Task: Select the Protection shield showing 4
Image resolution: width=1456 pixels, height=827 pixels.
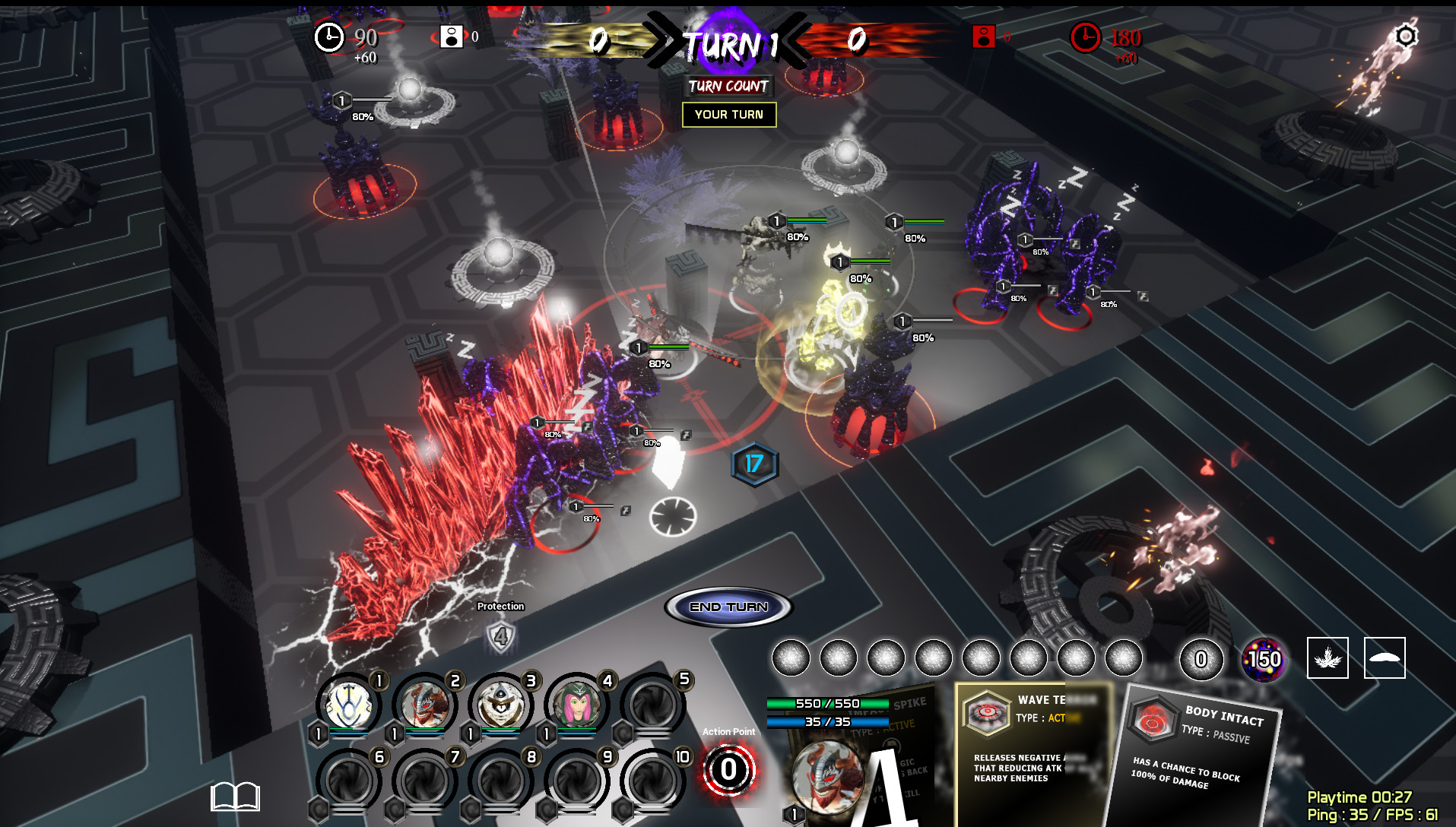Action: [500, 635]
